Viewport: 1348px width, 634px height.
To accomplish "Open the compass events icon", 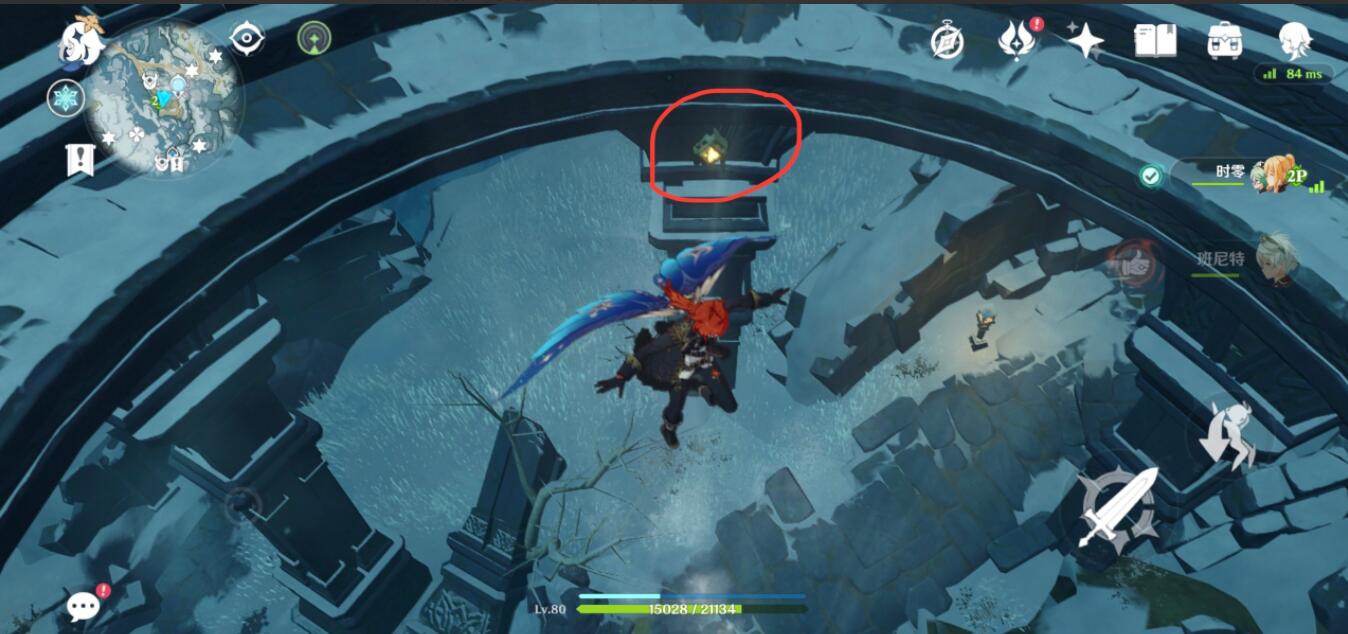I will click(946, 41).
